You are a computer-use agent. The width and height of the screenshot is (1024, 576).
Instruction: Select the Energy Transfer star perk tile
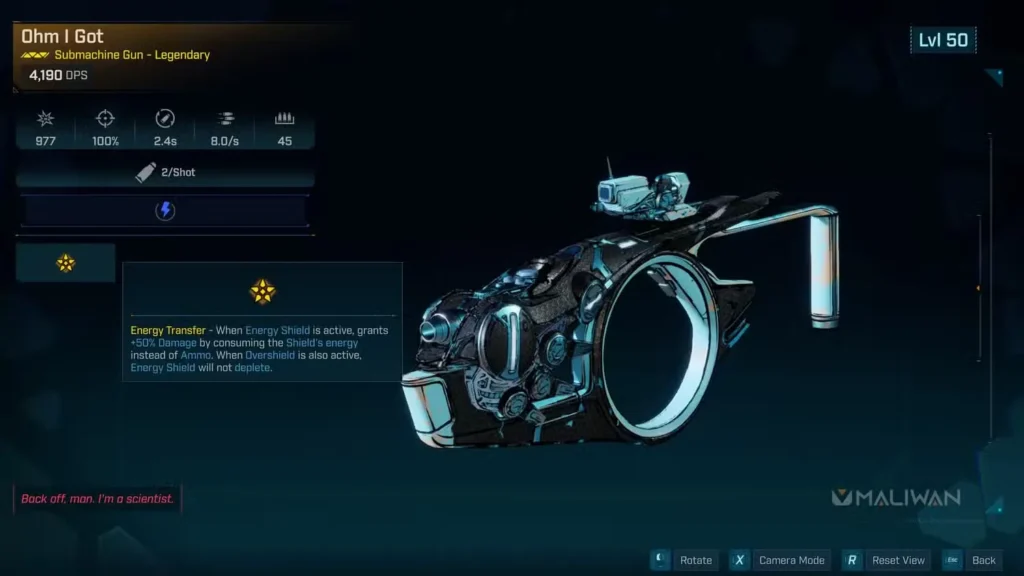click(66, 263)
